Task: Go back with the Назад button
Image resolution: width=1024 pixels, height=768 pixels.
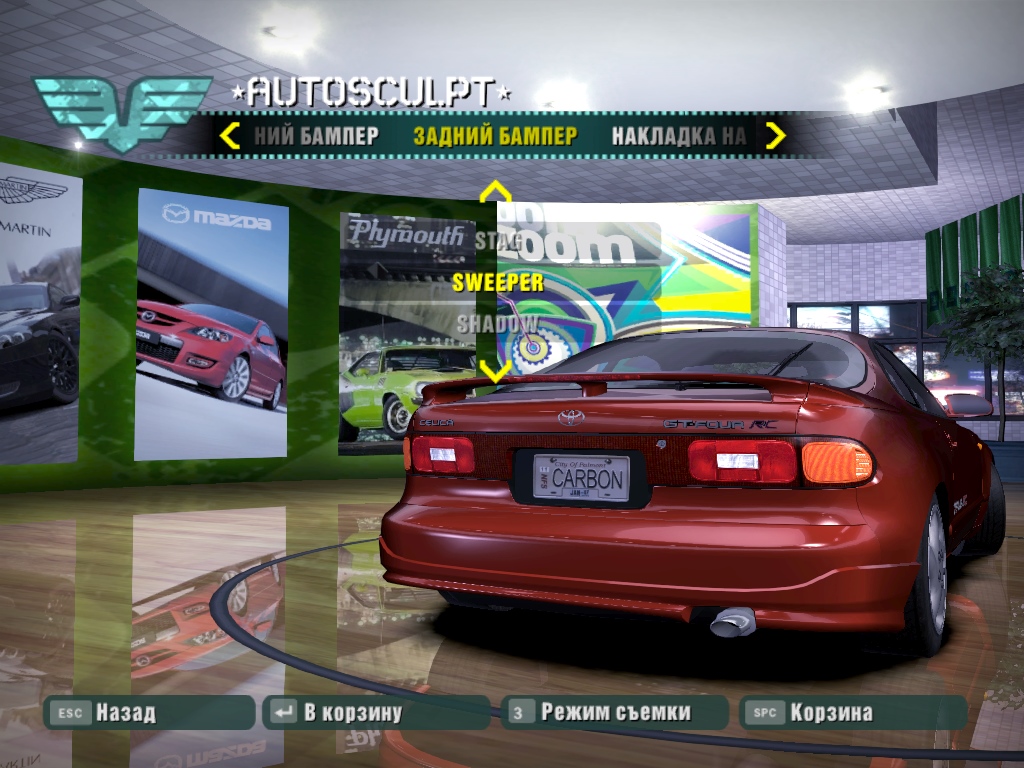Action: pyautogui.click(x=150, y=713)
